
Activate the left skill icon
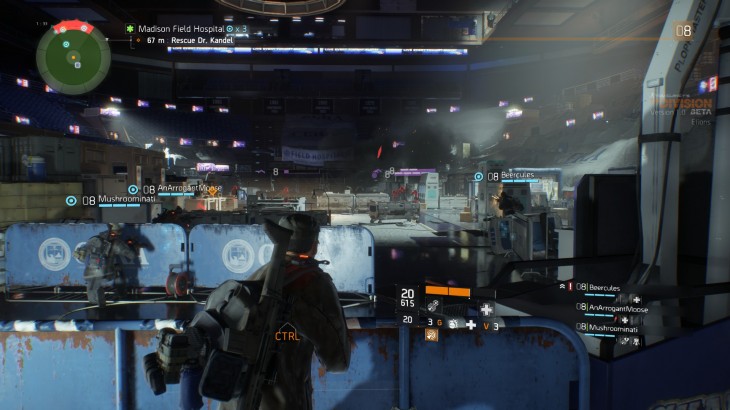tap(433, 307)
